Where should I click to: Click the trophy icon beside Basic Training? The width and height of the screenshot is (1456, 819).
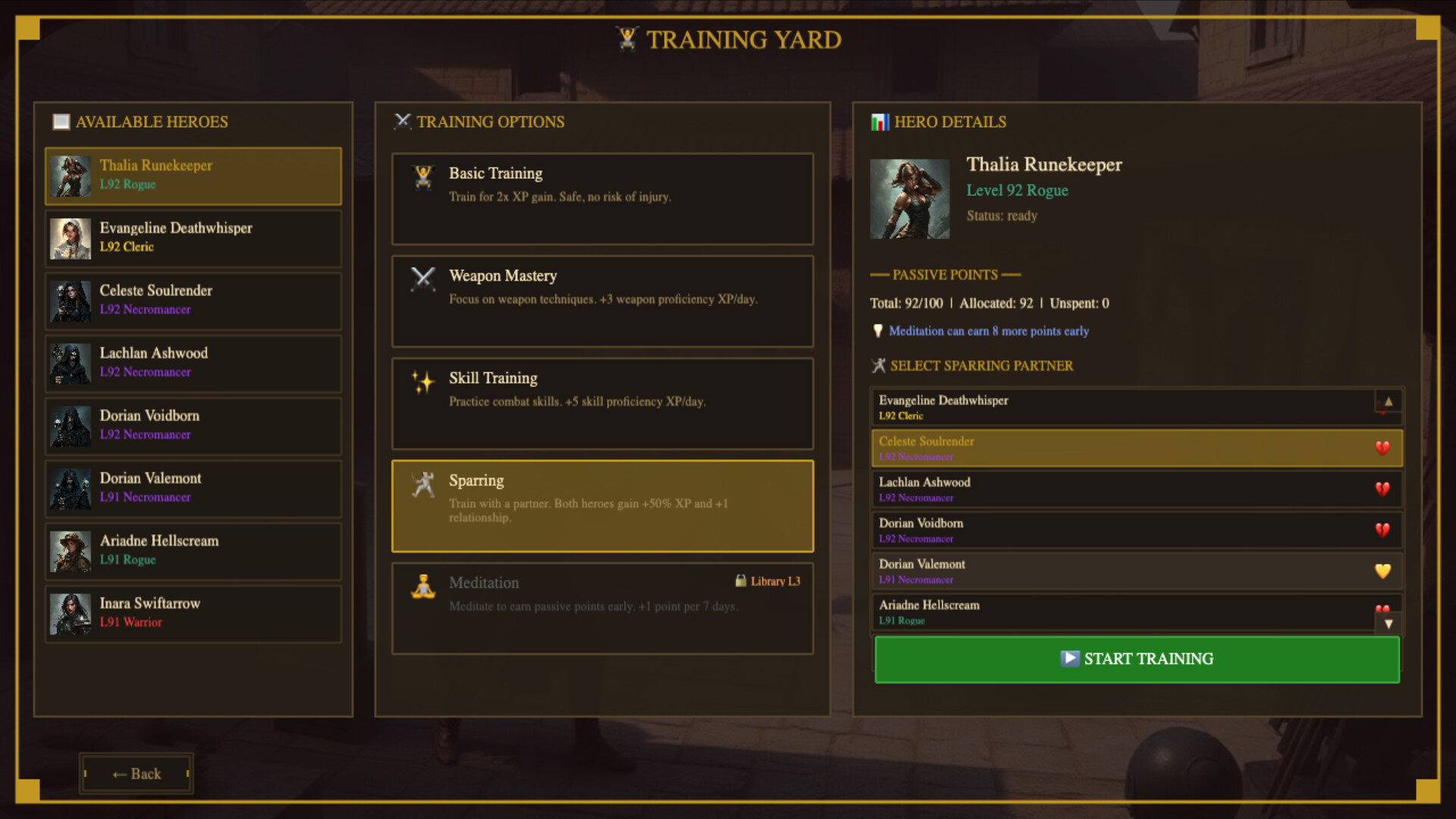click(422, 175)
